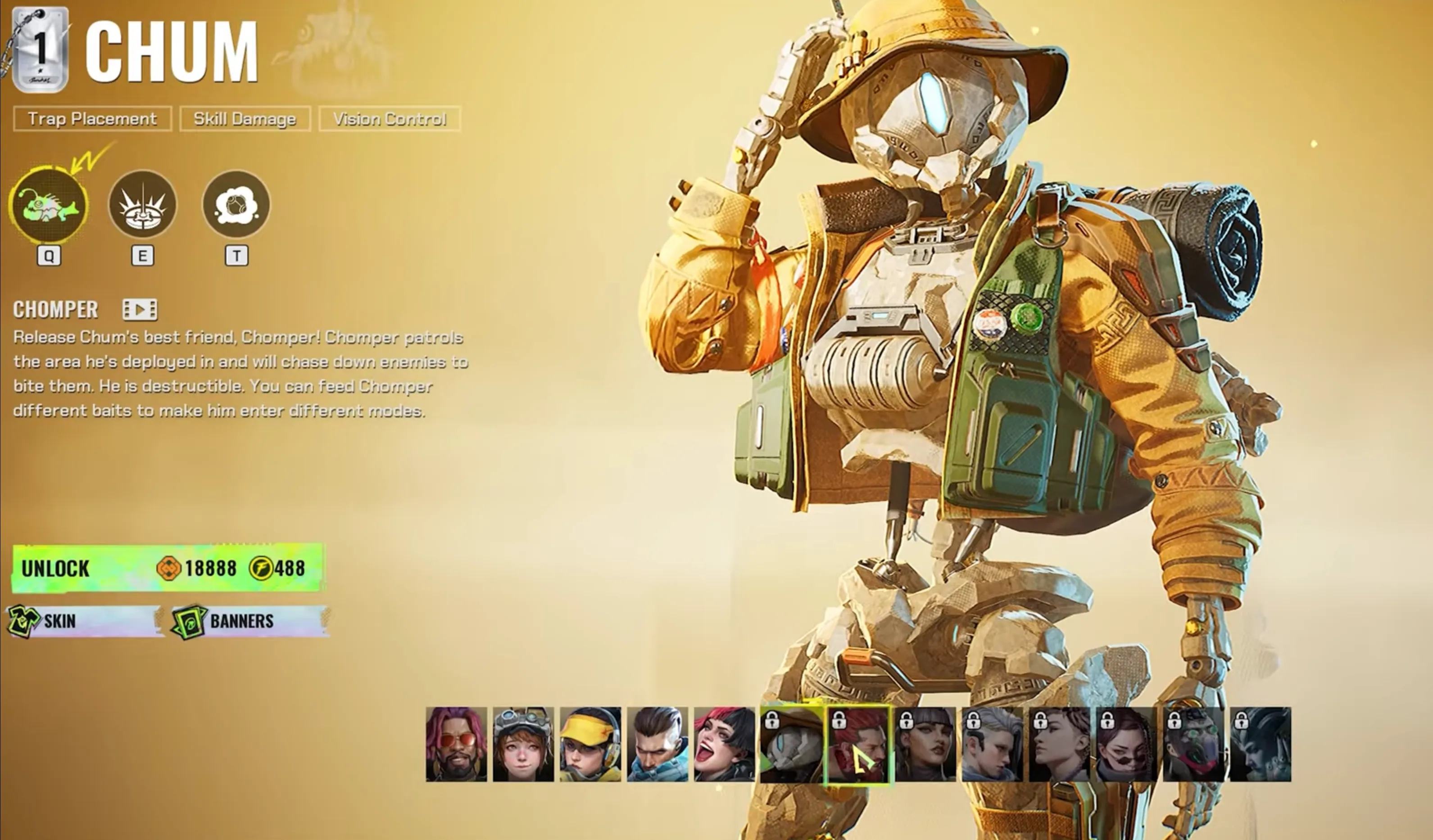Select the smoke cloud ability icon
1433x840 pixels.
236,205
